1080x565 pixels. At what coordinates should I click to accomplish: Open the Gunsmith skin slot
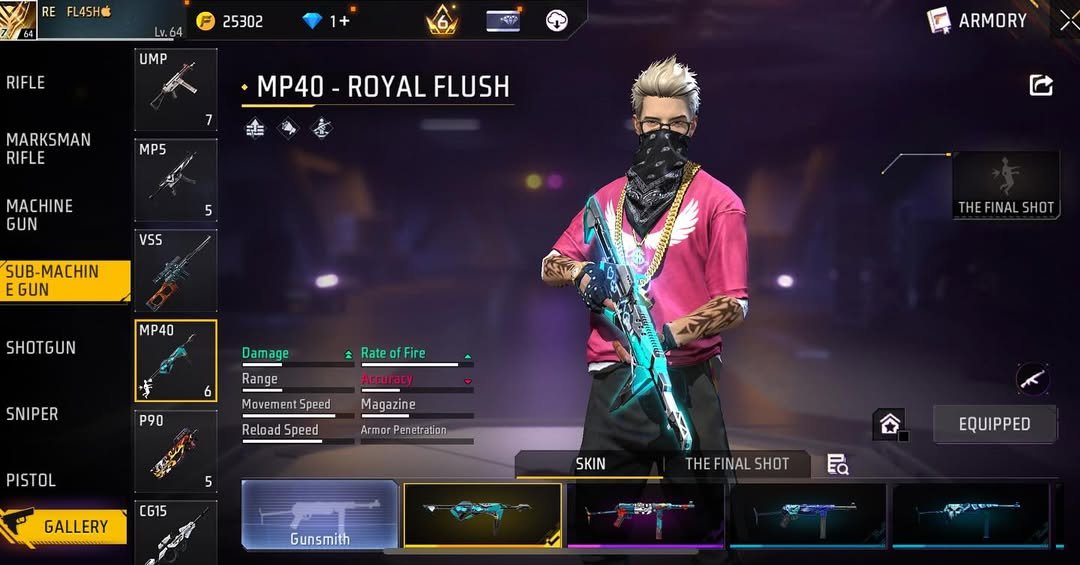pos(320,515)
